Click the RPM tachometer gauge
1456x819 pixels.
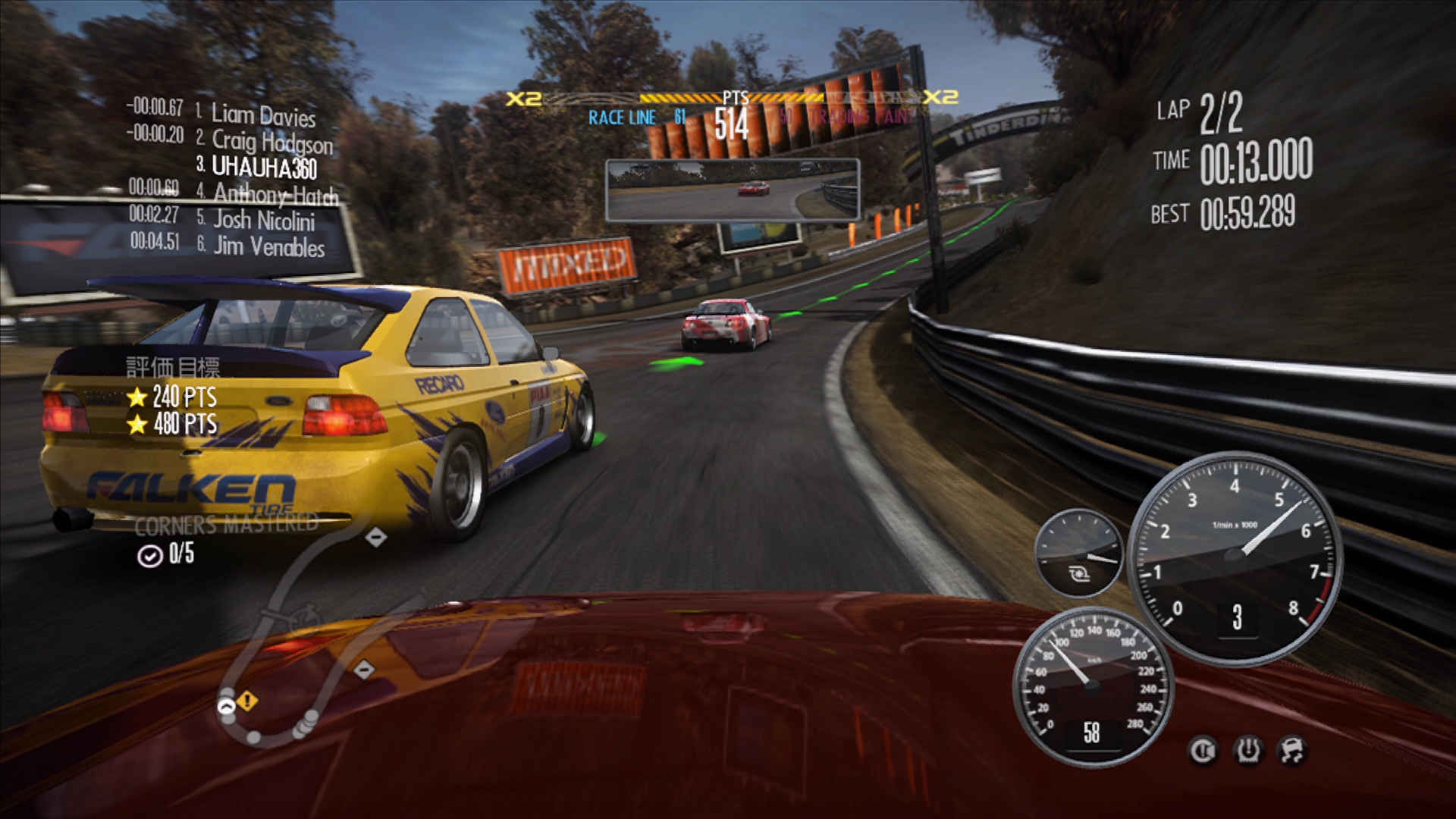click(x=1235, y=557)
